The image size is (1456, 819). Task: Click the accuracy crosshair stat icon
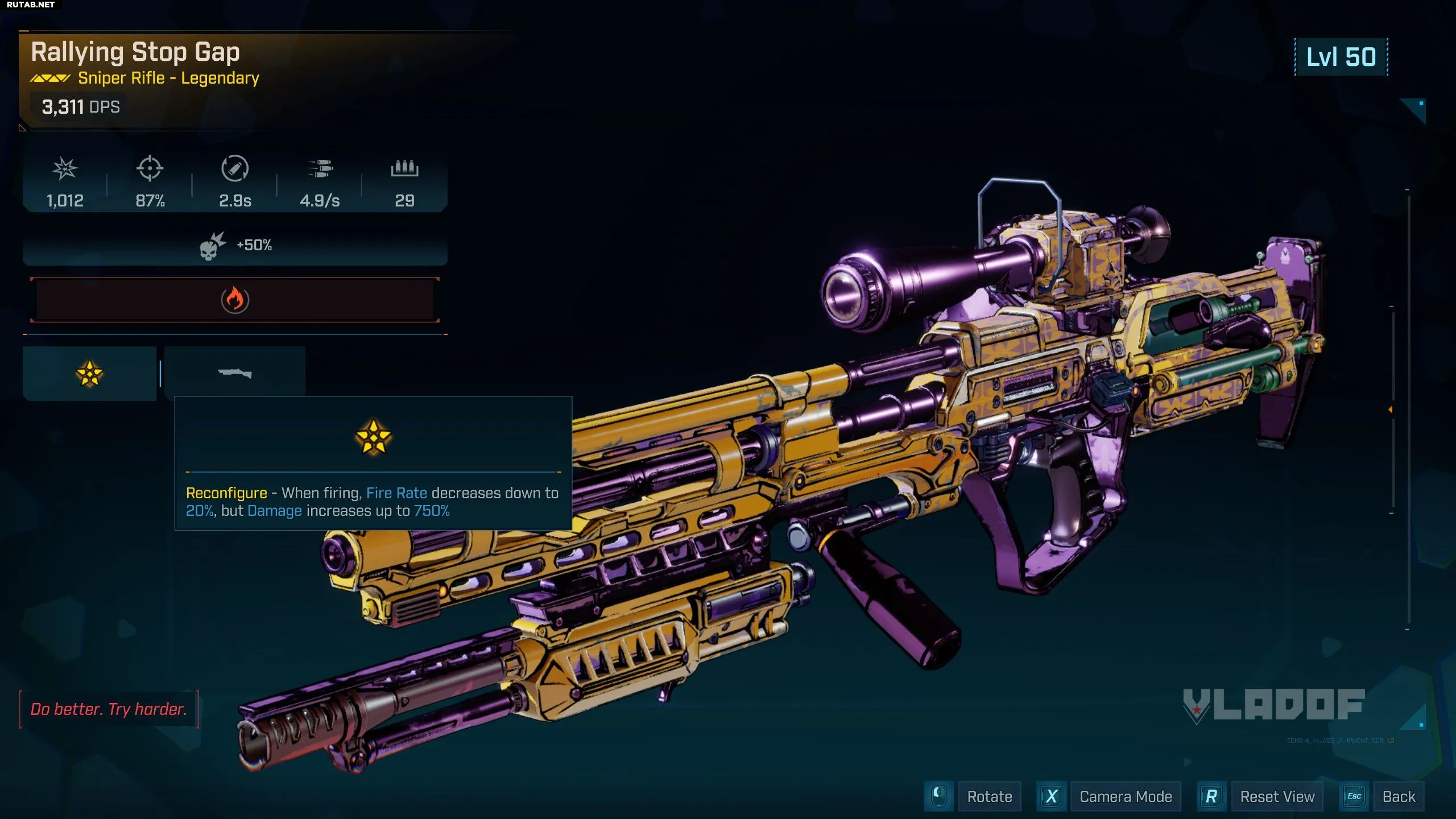click(150, 169)
